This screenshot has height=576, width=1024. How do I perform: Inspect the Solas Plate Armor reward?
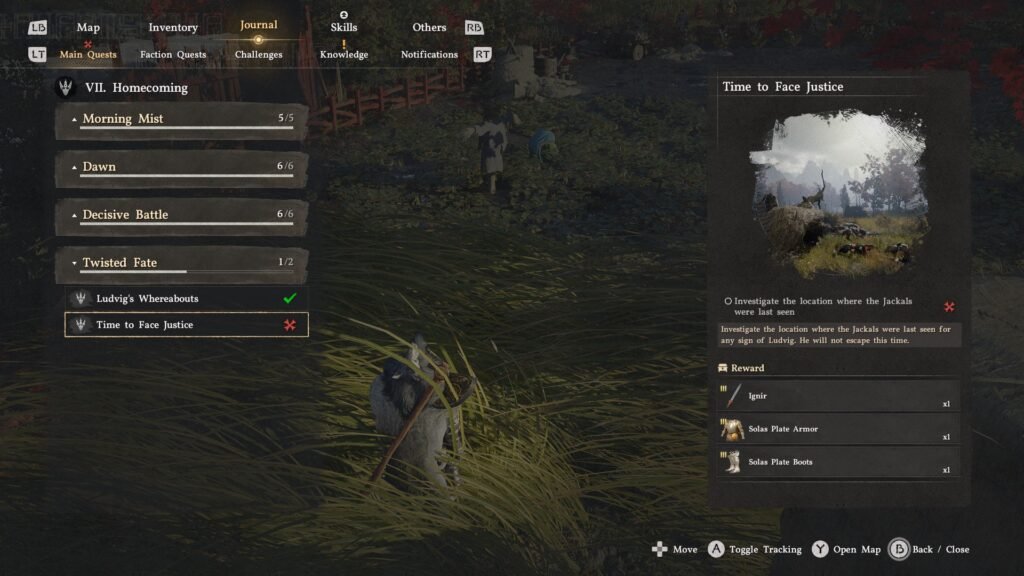point(838,429)
